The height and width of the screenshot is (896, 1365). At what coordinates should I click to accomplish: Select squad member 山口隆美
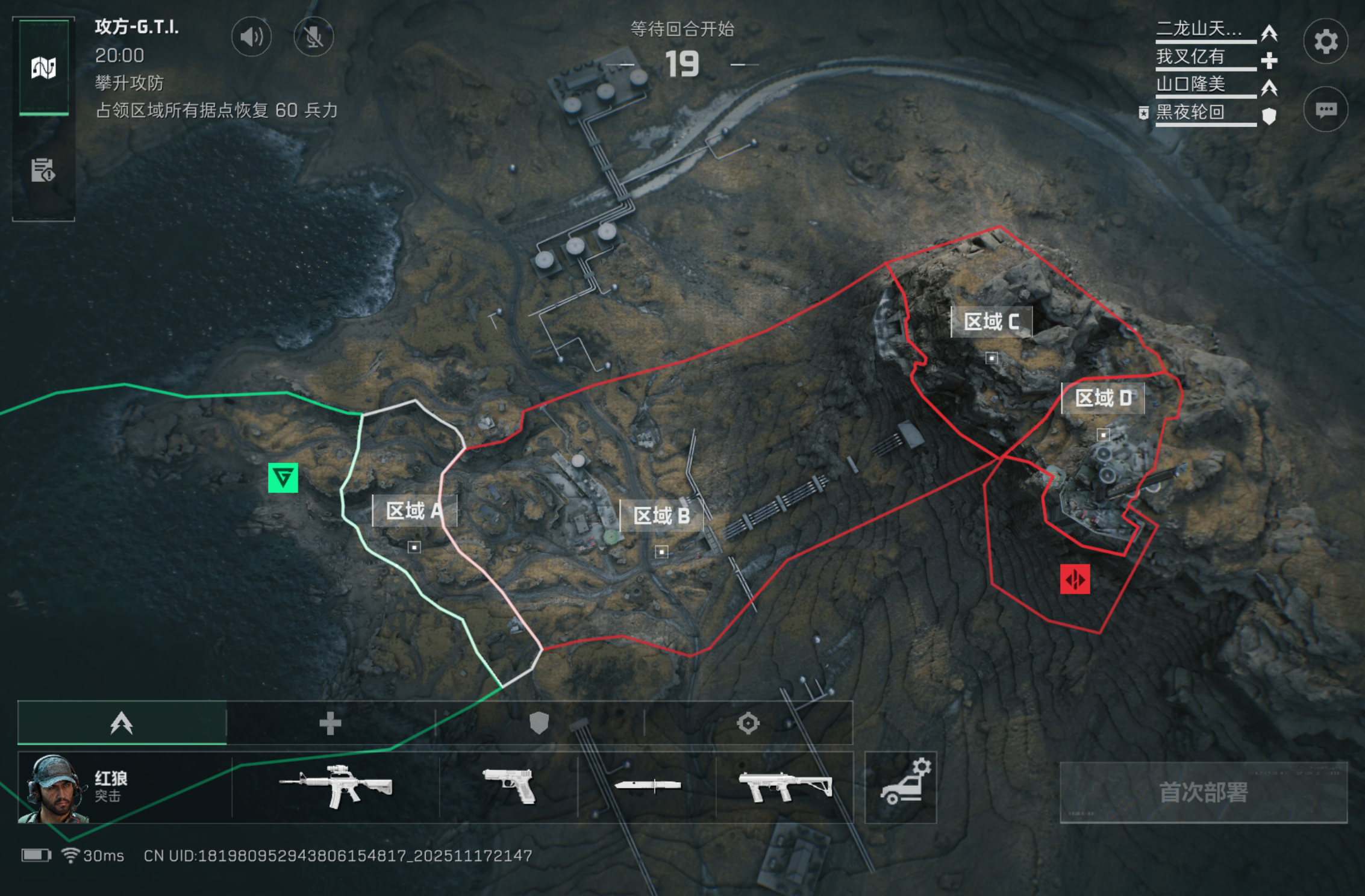[x=1191, y=84]
